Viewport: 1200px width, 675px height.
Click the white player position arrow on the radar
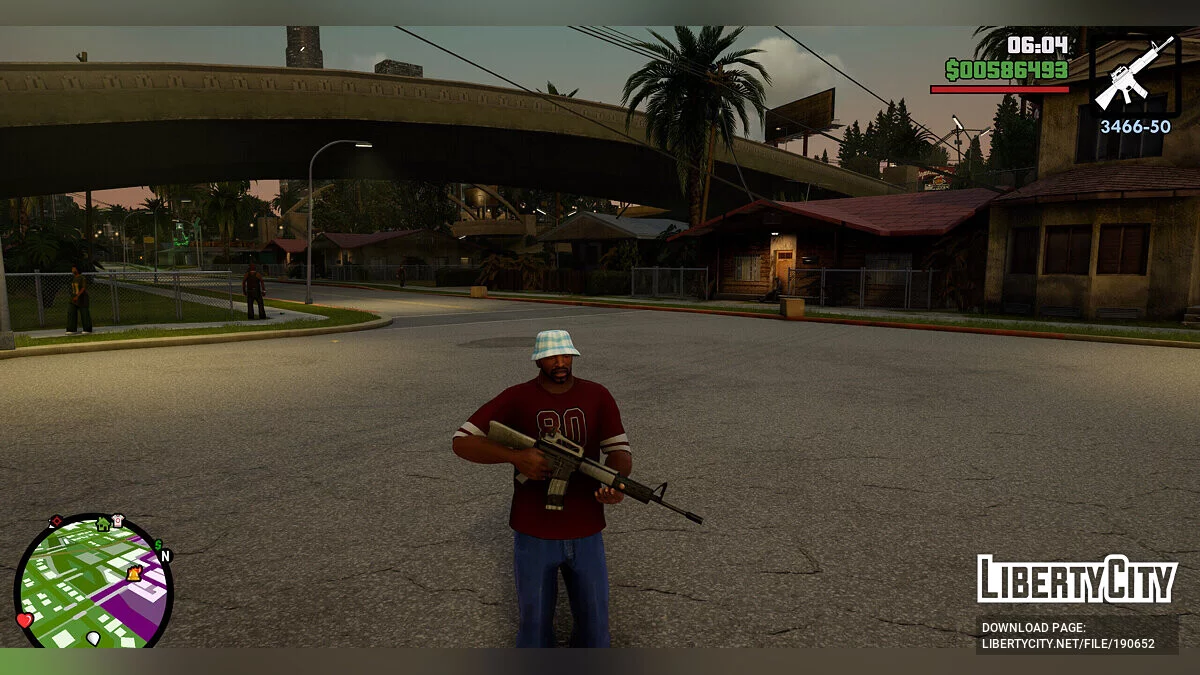point(93,637)
